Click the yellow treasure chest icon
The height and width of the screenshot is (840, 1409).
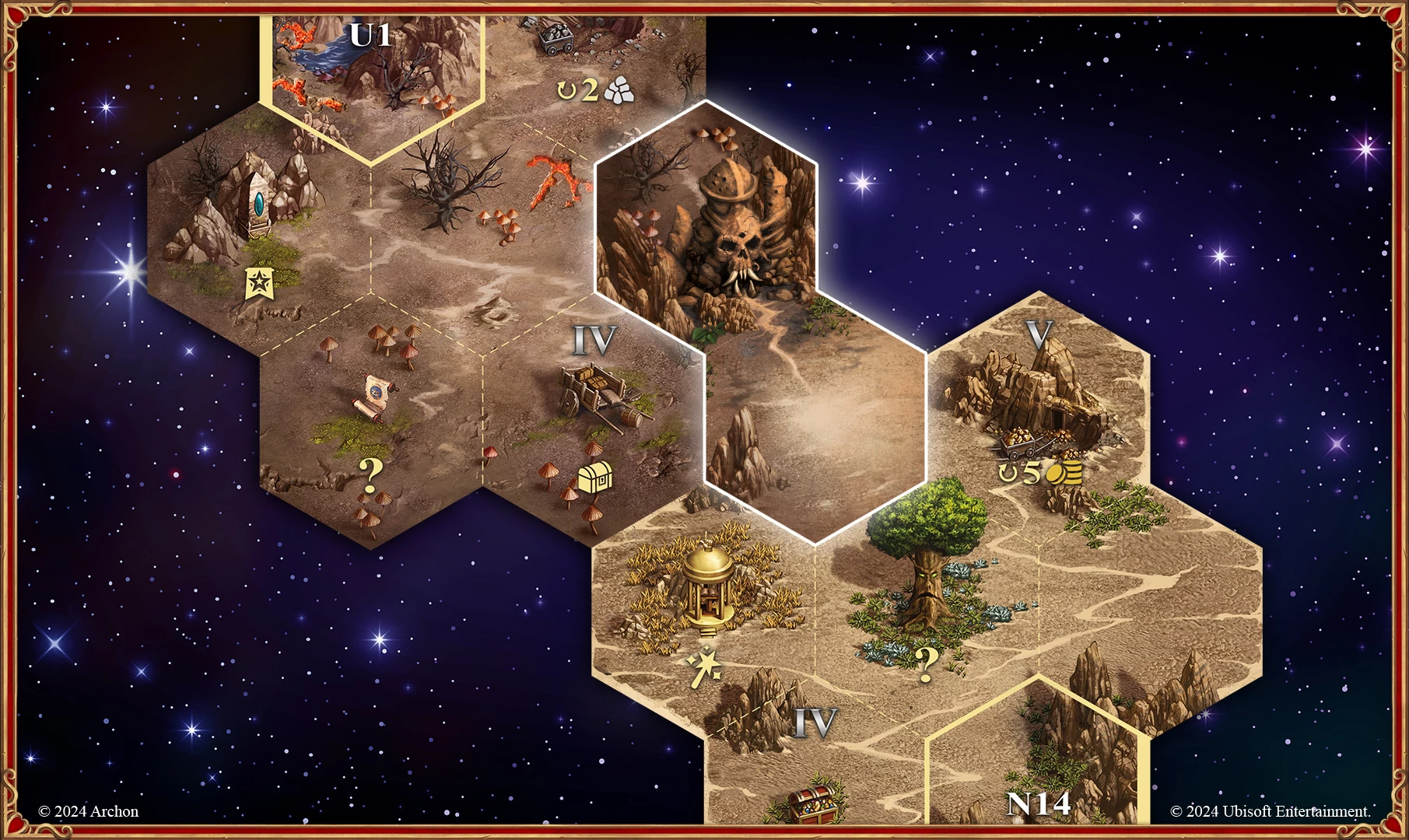[x=595, y=478]
